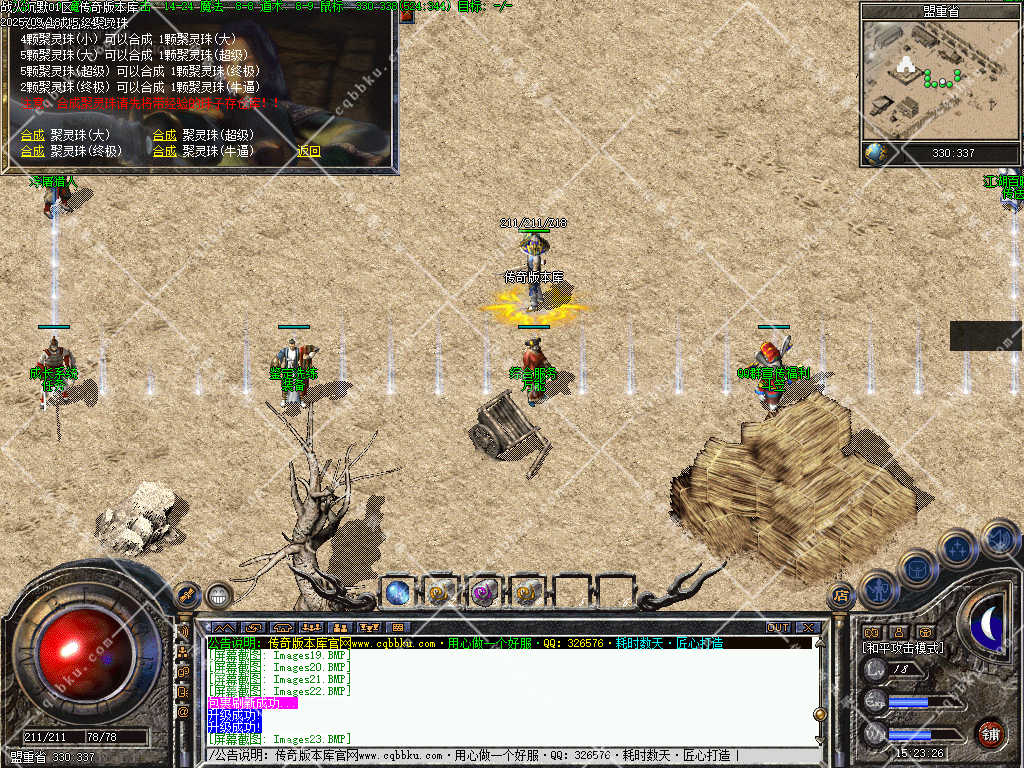
Task: Open the skills sparkle round button
Action: pos(957,548)
